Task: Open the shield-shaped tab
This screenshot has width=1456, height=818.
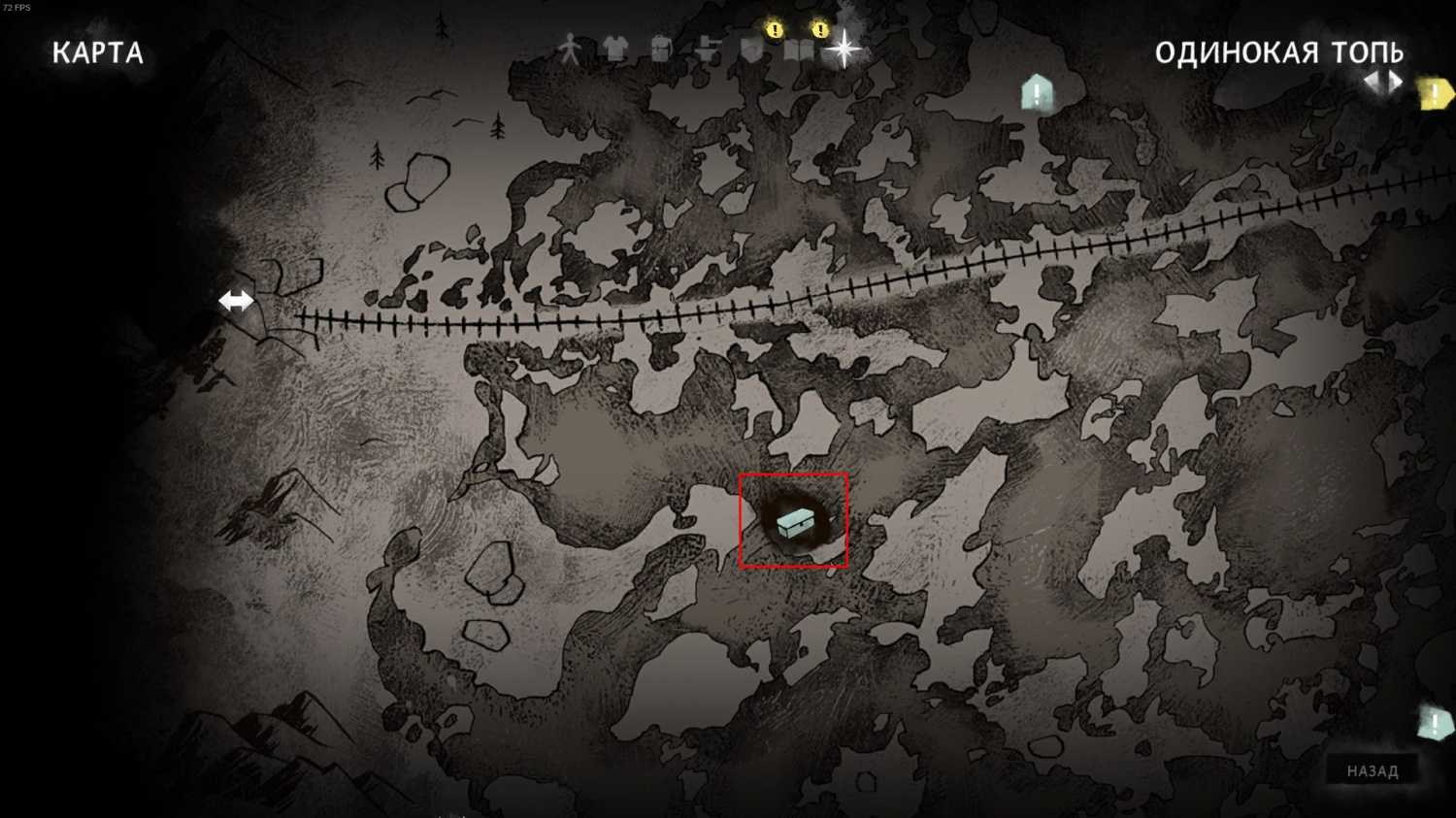Action: [x=752, y=49]
